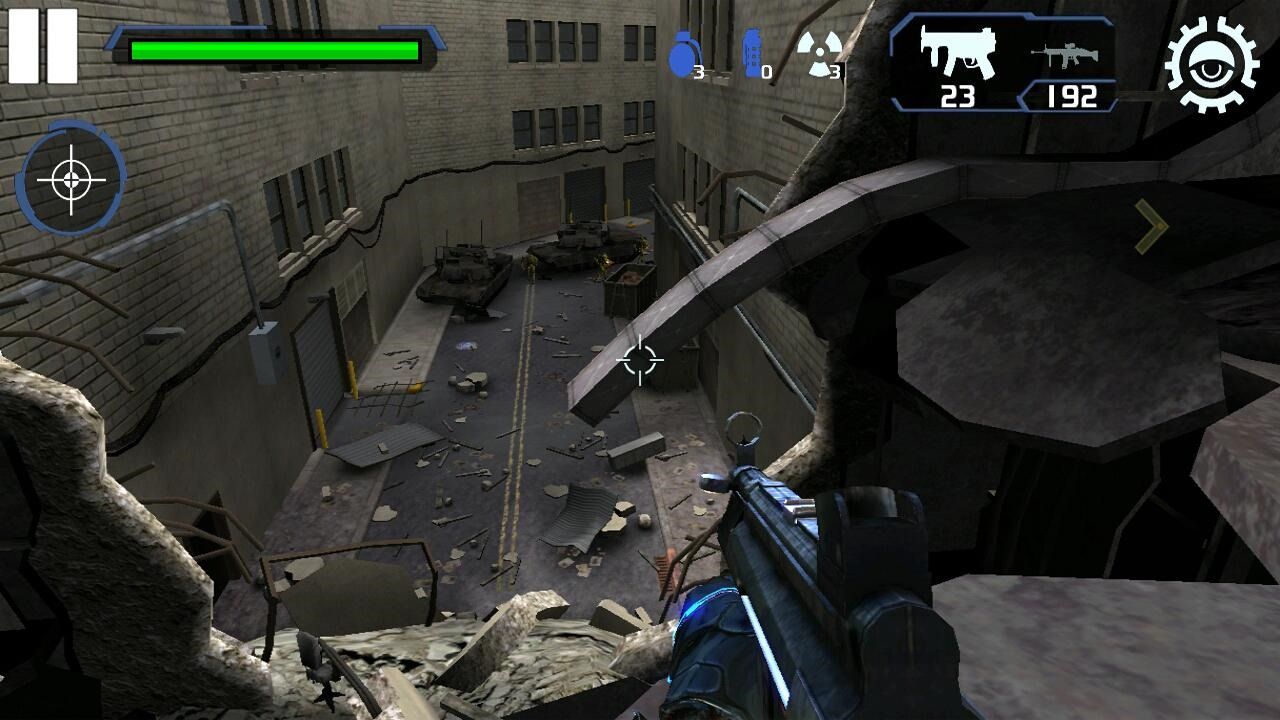Tap the grenade count badge showing 3
Screen dimensions: 1280x720
(x=699, y=71)
